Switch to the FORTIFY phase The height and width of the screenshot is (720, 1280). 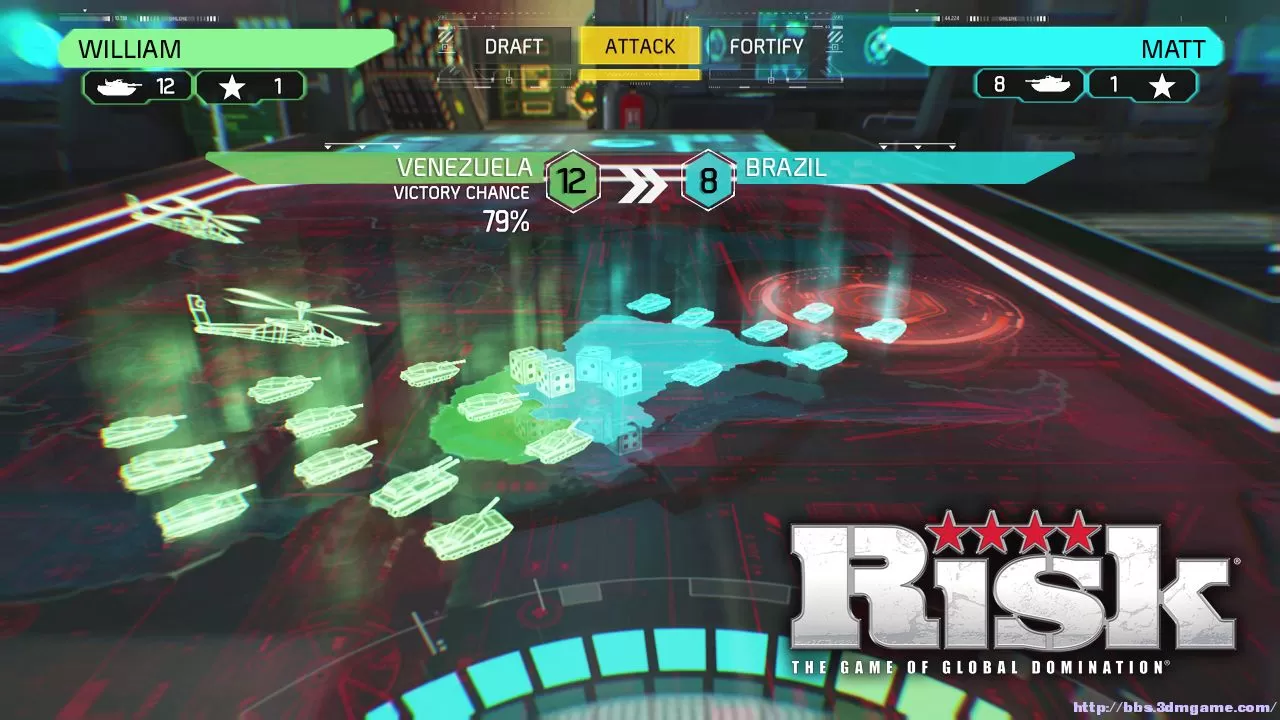768,46
